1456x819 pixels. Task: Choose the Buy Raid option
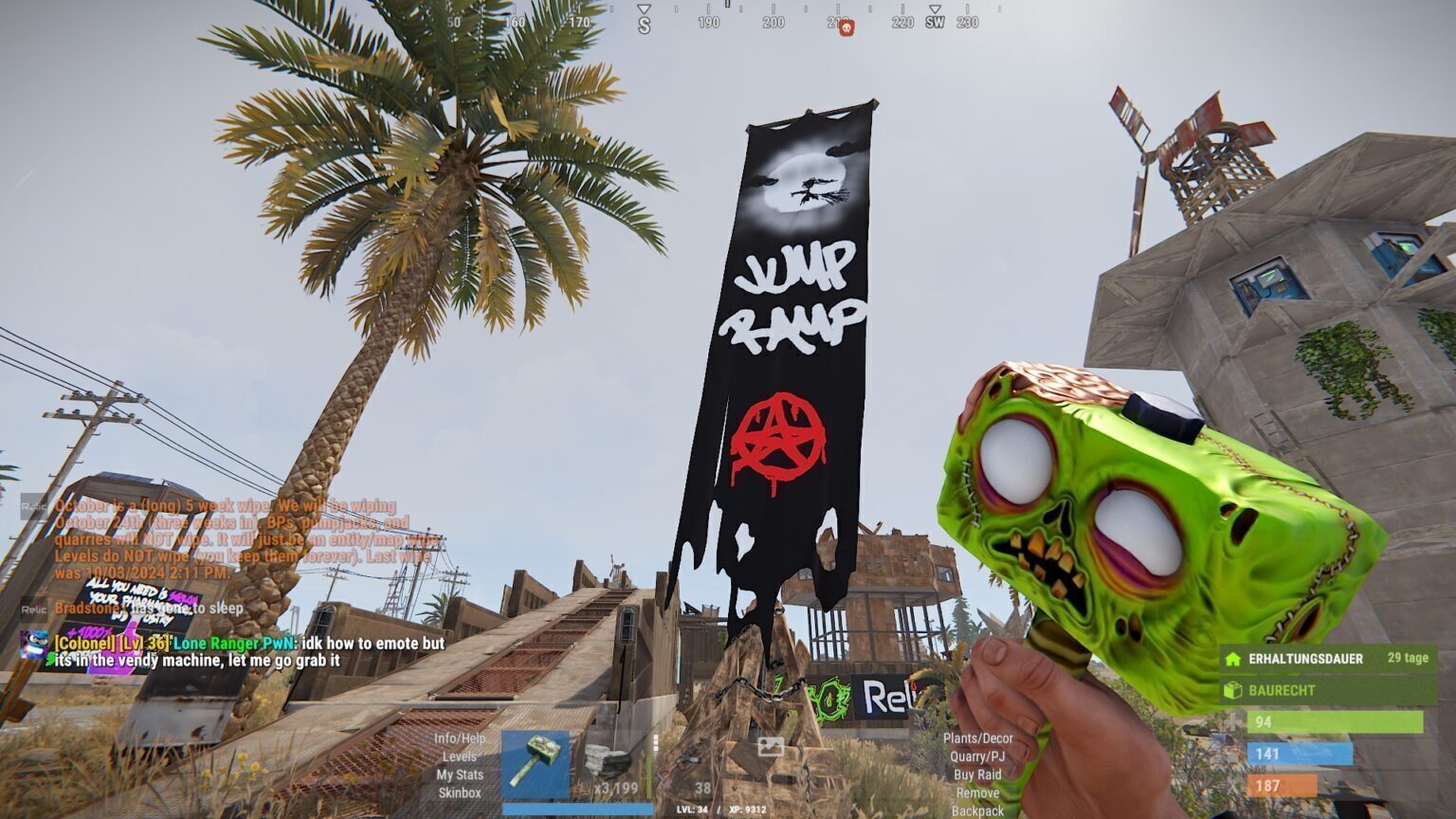click(x=977, y=774)
